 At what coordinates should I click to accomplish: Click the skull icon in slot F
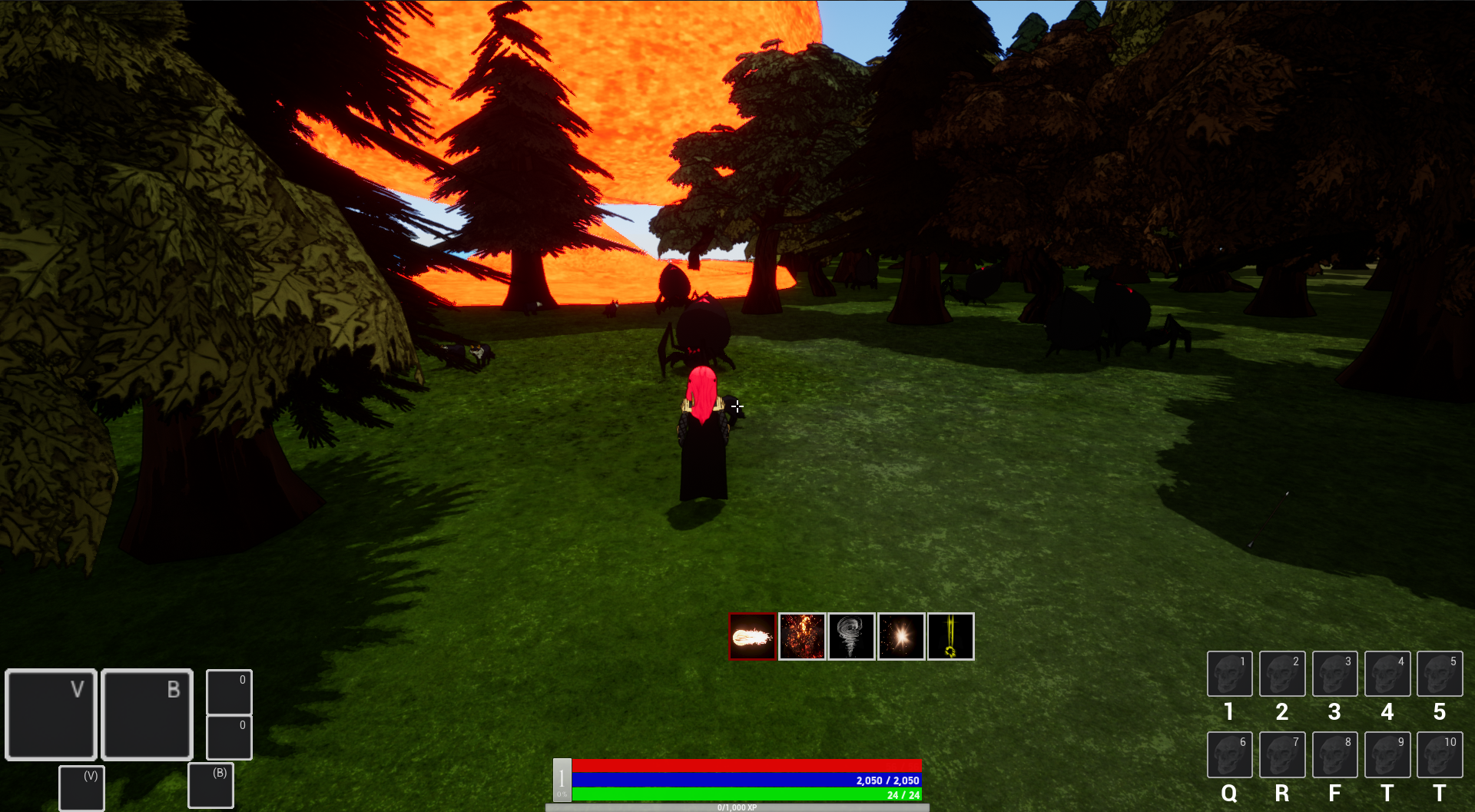coord(1335,755)
